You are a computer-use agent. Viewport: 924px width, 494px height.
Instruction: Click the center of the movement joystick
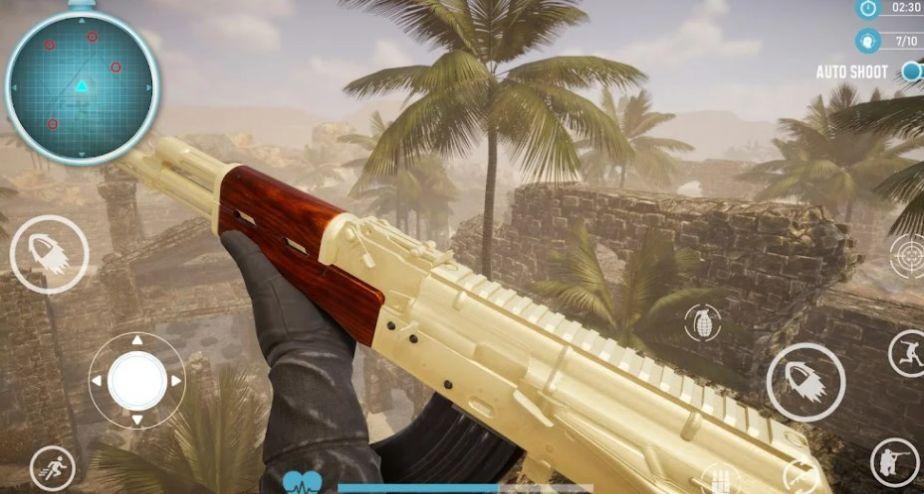point(137,381)
